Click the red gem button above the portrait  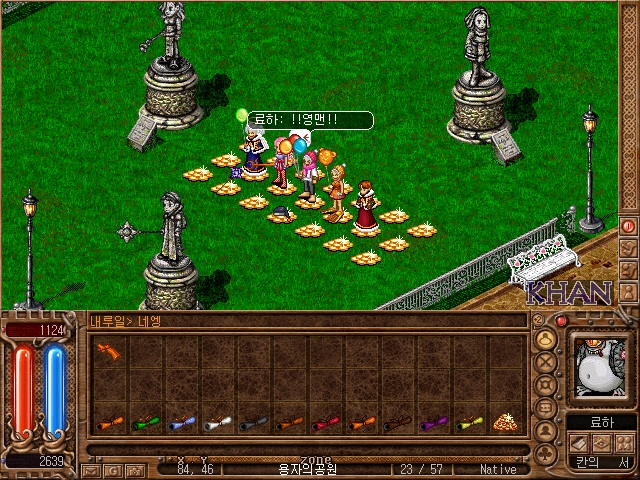click(x=562, y=321)
